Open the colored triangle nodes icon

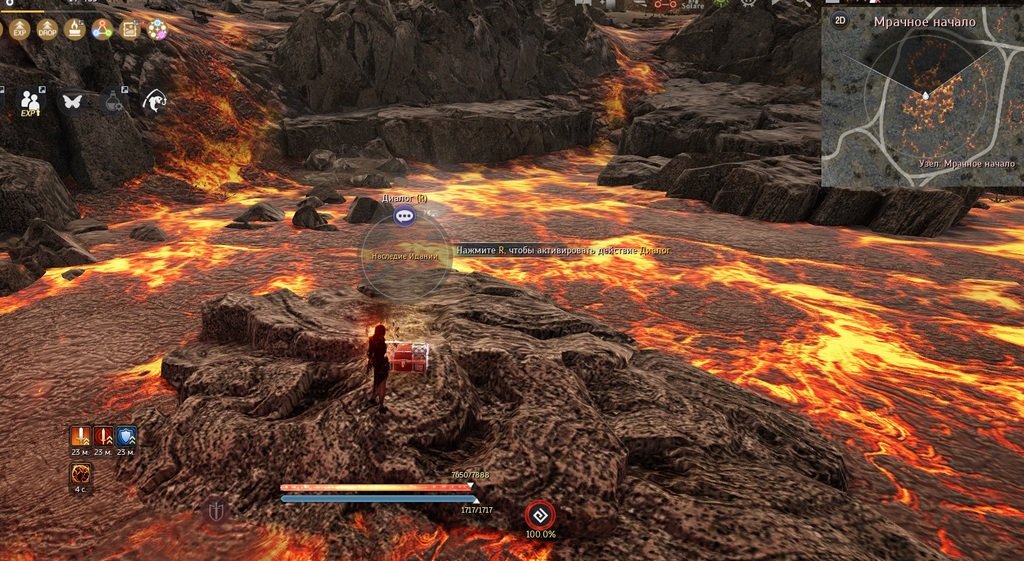(101, 29)
